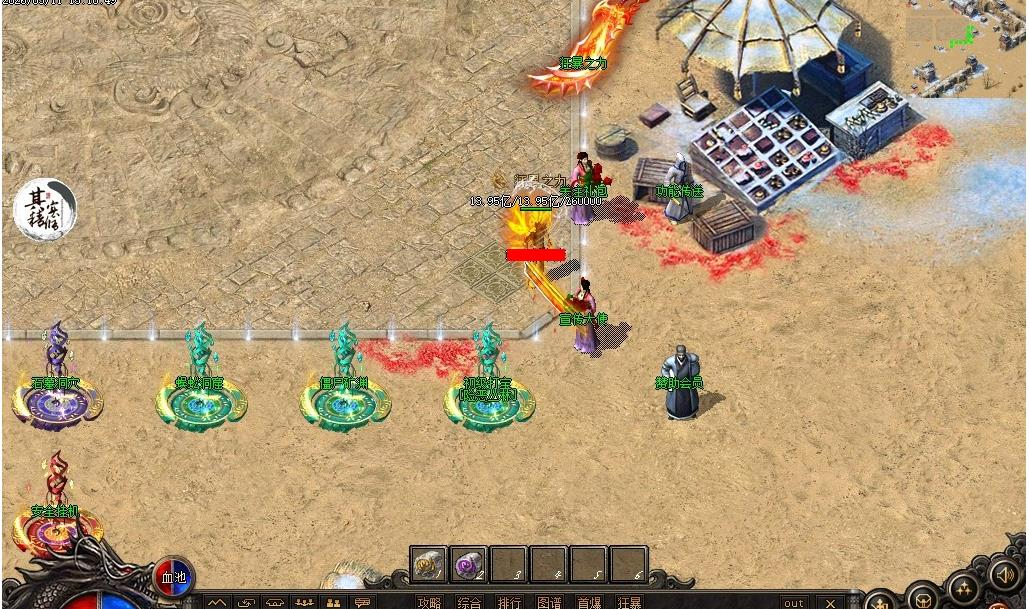
Task: Use the item in hotbar slot 1
Action: pyautogui.click(x=430, y=565)
